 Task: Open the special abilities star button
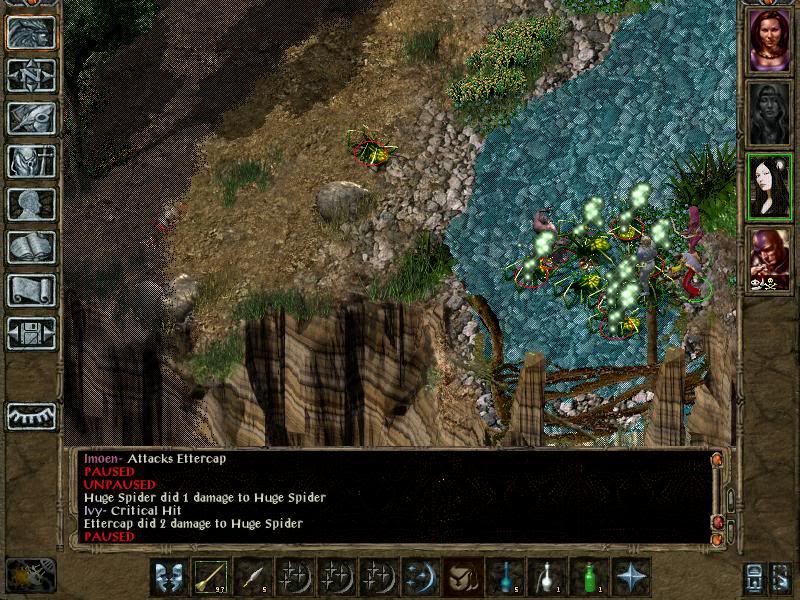pos(631,577)
